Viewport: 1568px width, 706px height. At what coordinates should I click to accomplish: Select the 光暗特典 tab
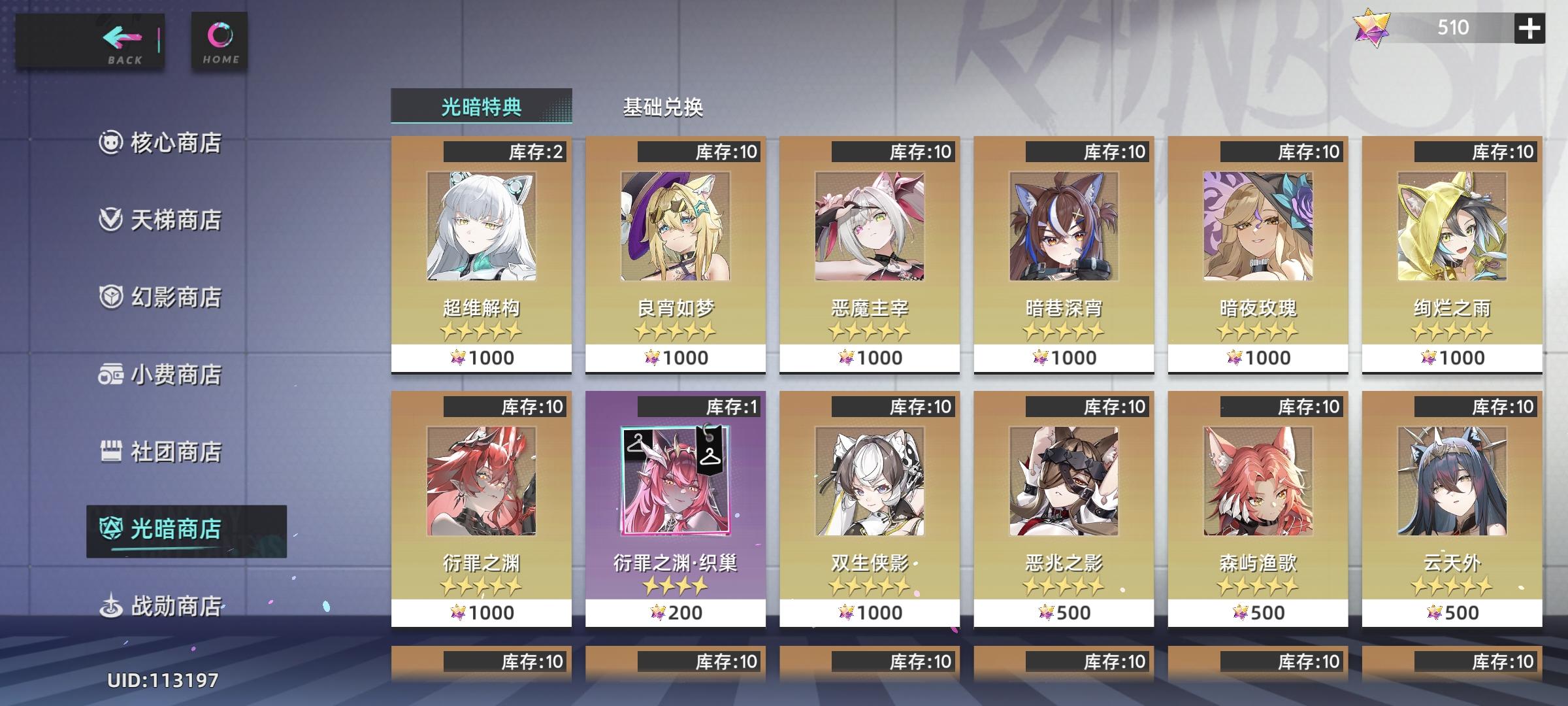coord(482,107)
